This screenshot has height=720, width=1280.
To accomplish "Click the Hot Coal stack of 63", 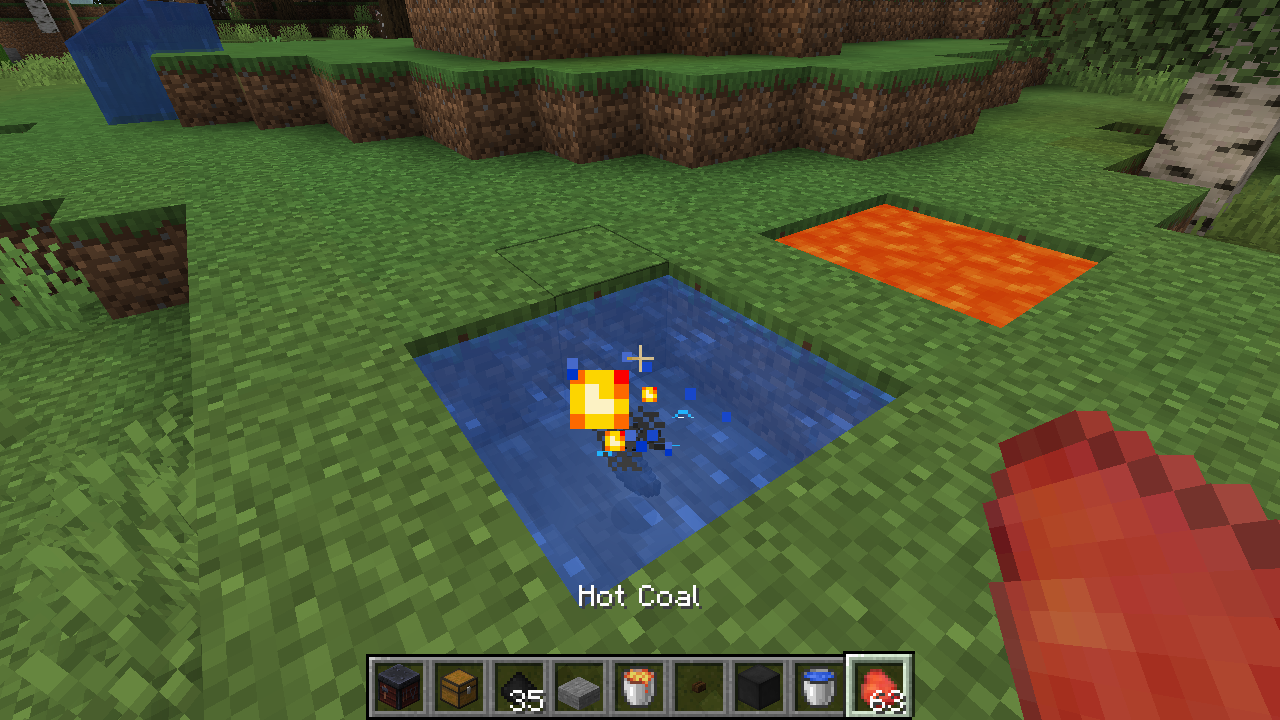I will click(880, 687).
